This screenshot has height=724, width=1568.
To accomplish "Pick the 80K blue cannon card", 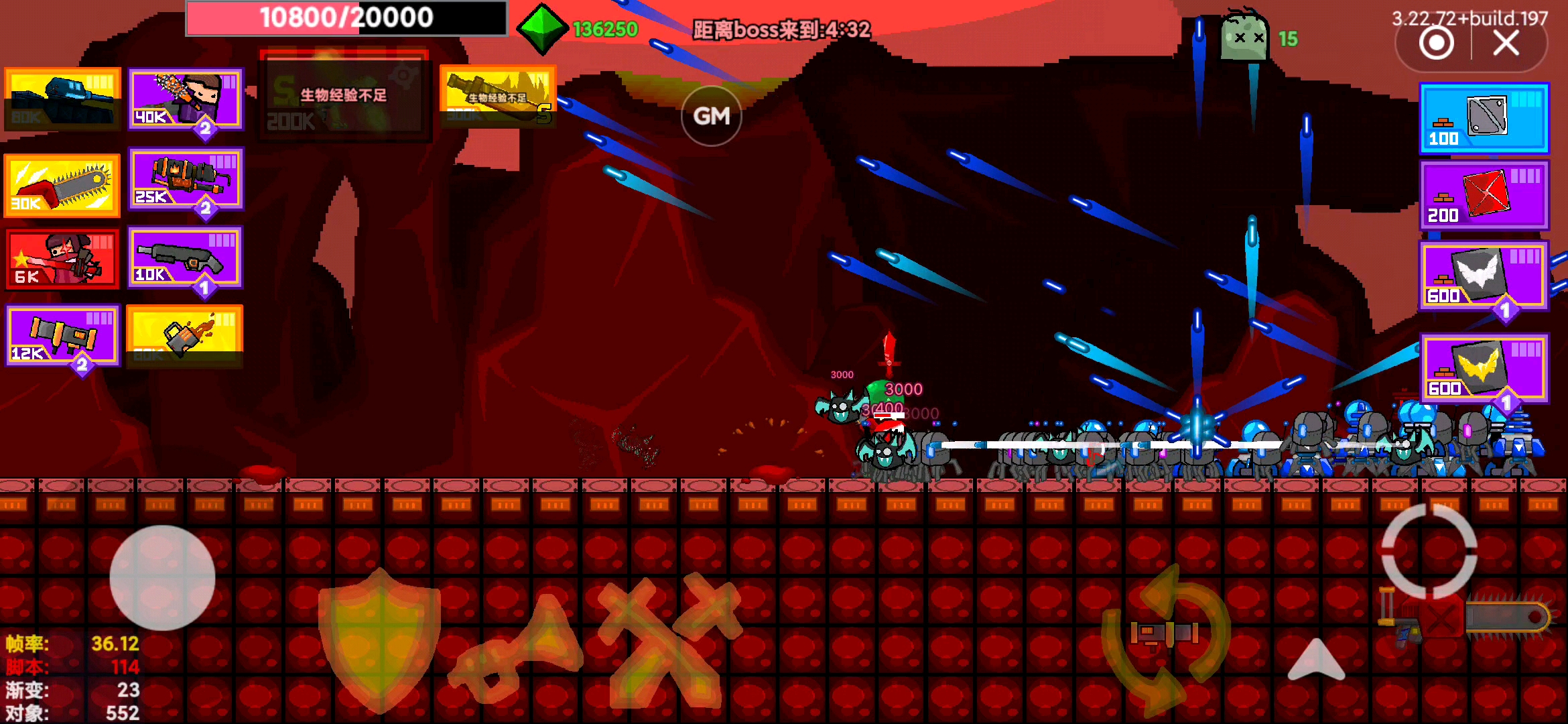I will click(x=62, y=99).
